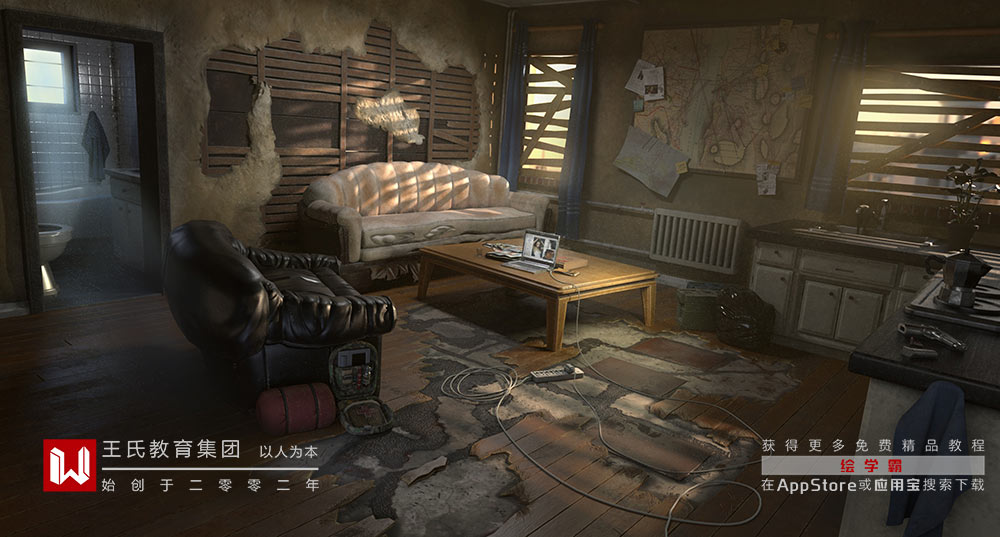Screen dimensions: 1000x537
Task: Click the red W logo of 王氏教育集团
Action: click(69, 465)
